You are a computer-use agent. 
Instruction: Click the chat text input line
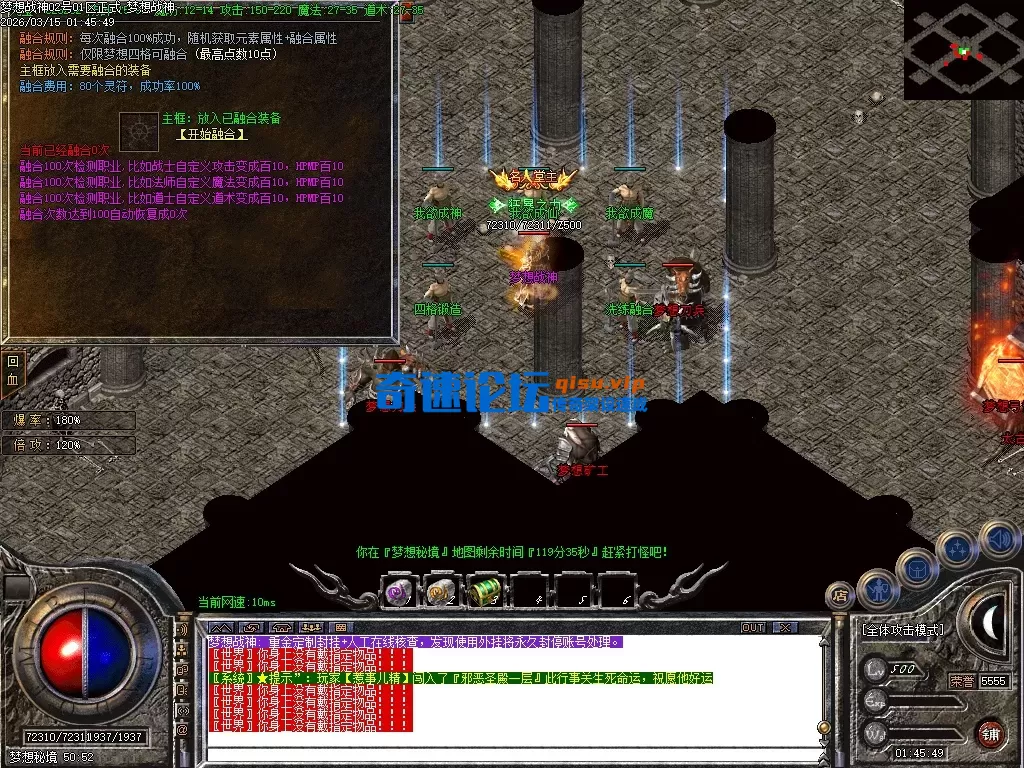(x=510, y=753)
